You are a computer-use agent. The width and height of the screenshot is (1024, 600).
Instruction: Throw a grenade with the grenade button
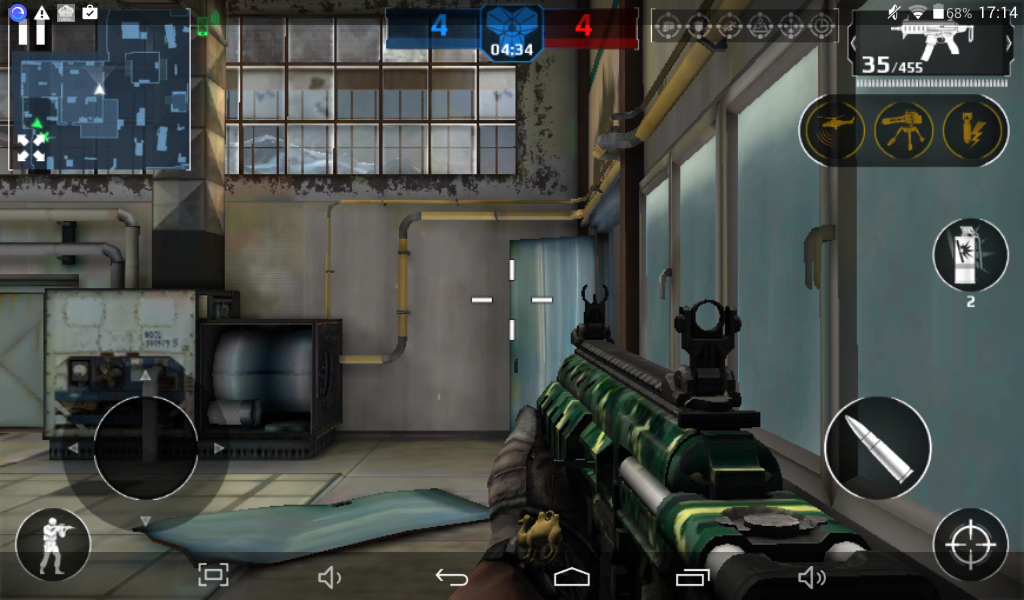click(x=970, y=255)
